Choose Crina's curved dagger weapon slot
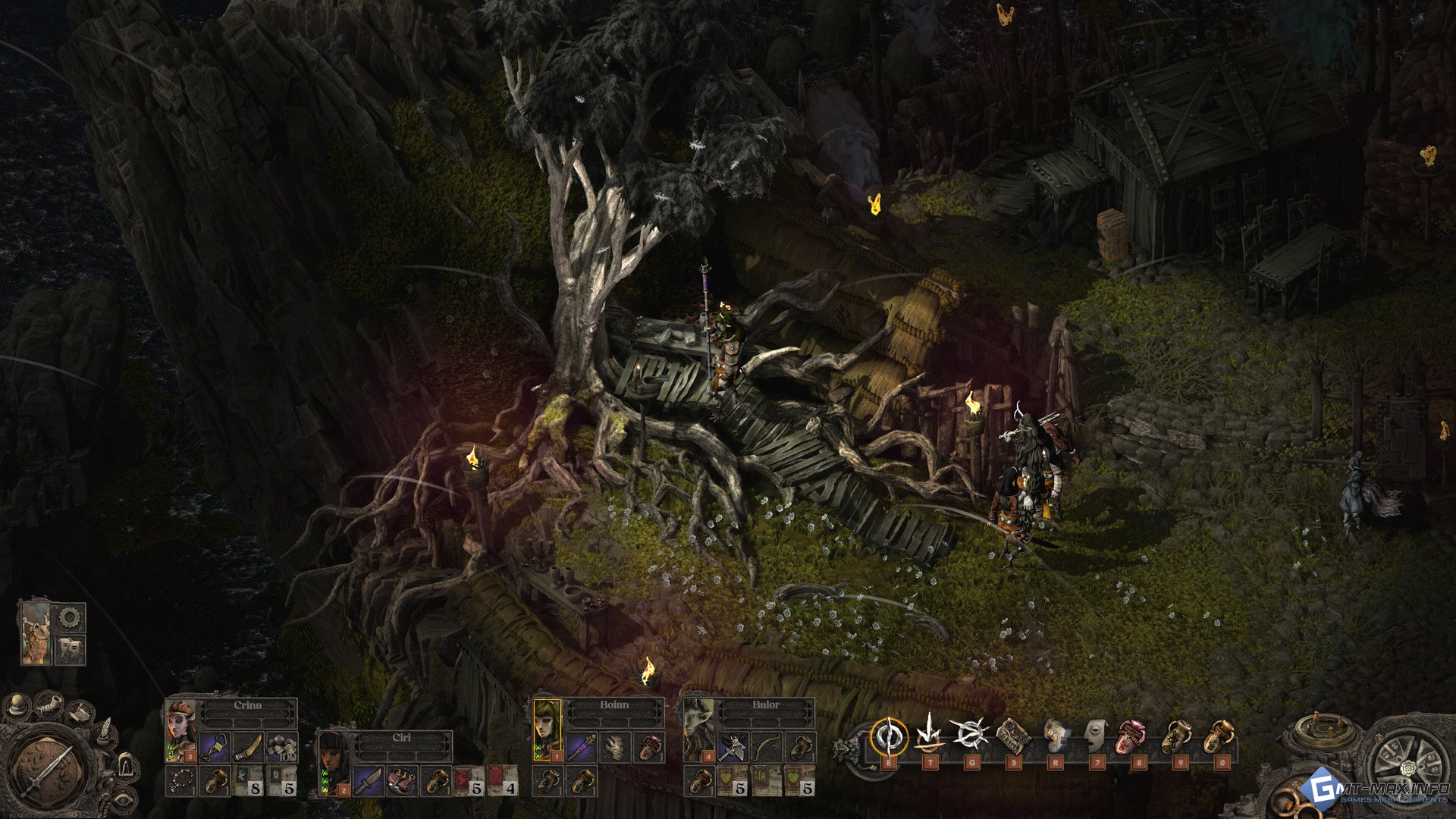 pyautogui.click(x=248, y=747)
